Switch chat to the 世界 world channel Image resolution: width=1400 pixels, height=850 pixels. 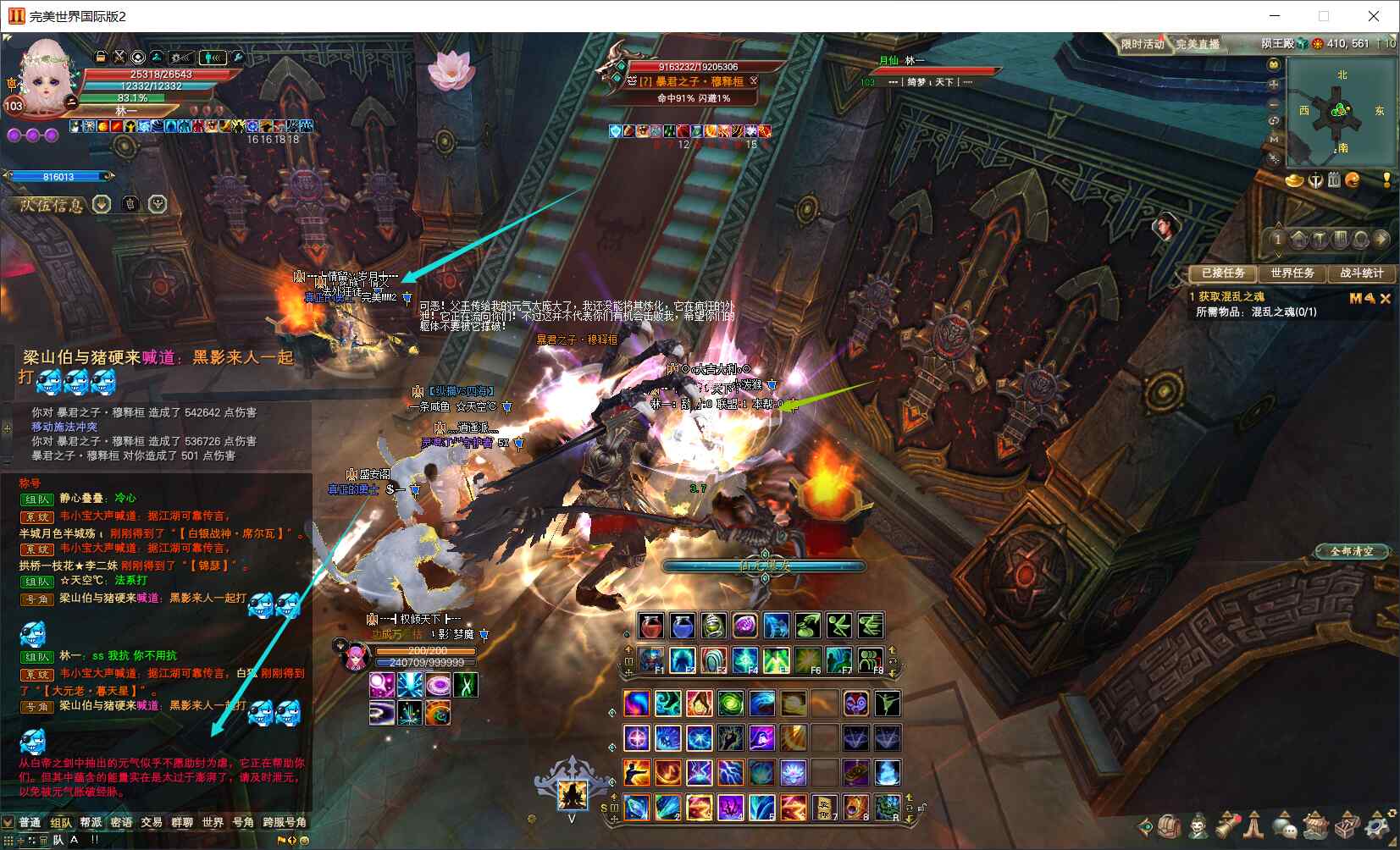click(x=213, y=822)
